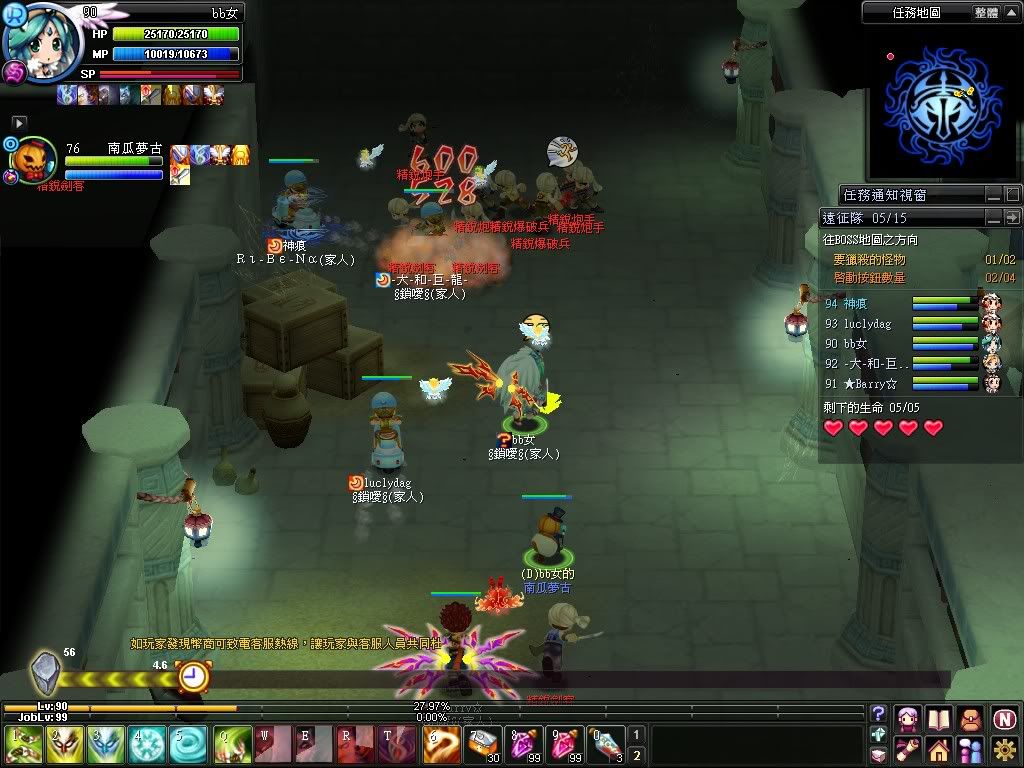Expand the small arrow button above the pet portrait
This screenshot has width=1024, height=768.
18,122
